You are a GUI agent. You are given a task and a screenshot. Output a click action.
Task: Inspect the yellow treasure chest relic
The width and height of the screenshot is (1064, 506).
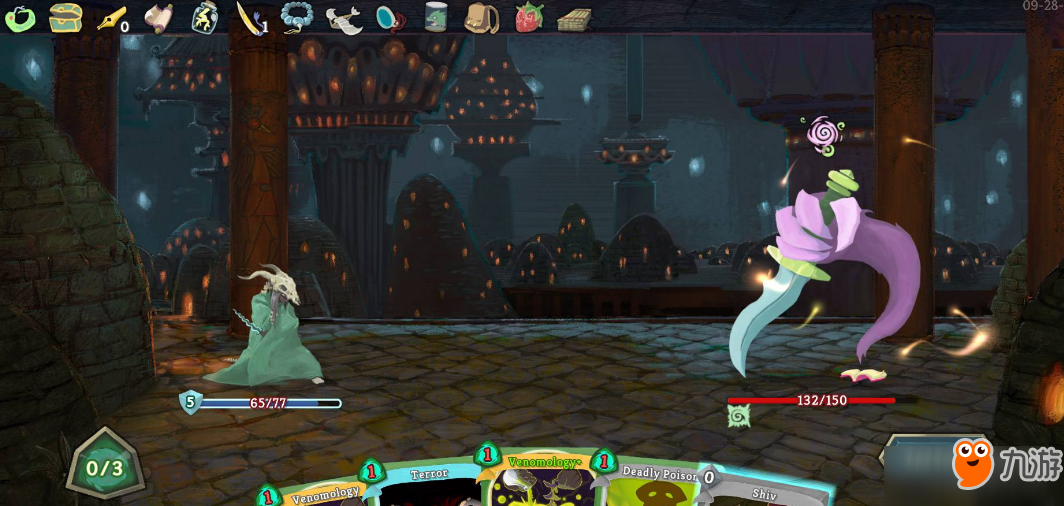pos(65,17)
